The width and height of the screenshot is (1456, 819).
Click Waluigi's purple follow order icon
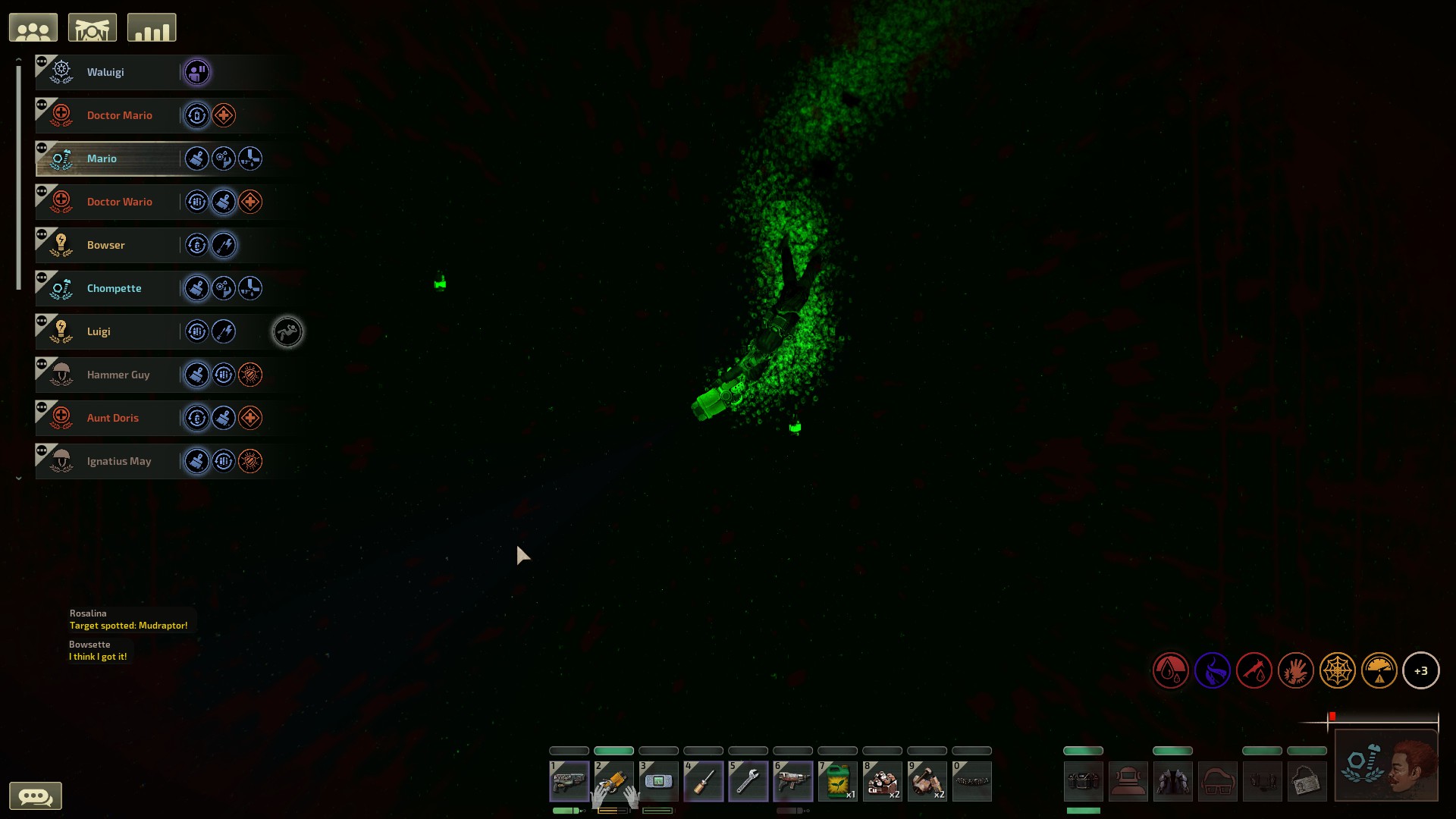tap(196, 72)
